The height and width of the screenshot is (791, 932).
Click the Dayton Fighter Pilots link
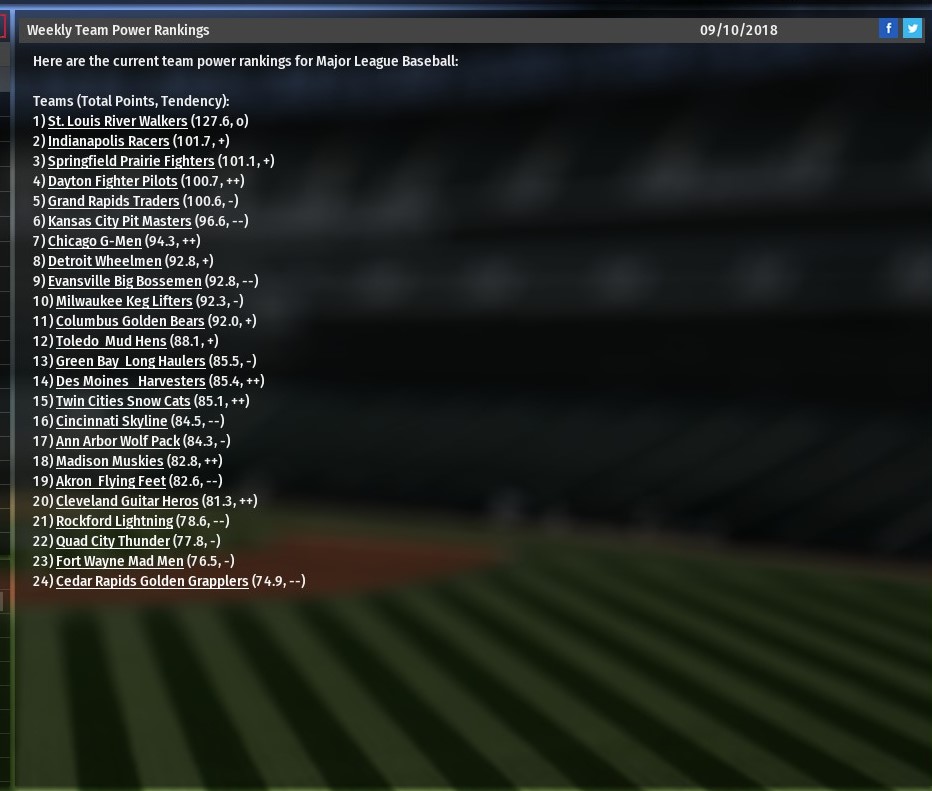[112, 181]
